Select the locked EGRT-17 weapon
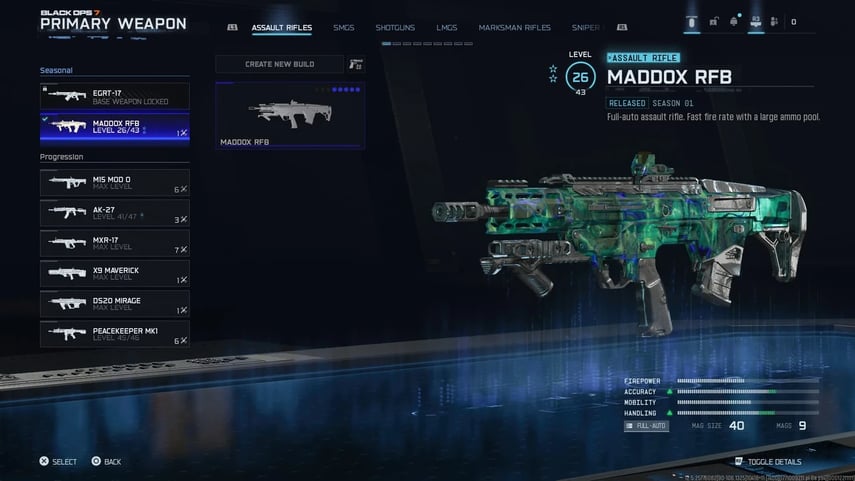This screenshot has height=481, width=855. click(x=114, y=96)
